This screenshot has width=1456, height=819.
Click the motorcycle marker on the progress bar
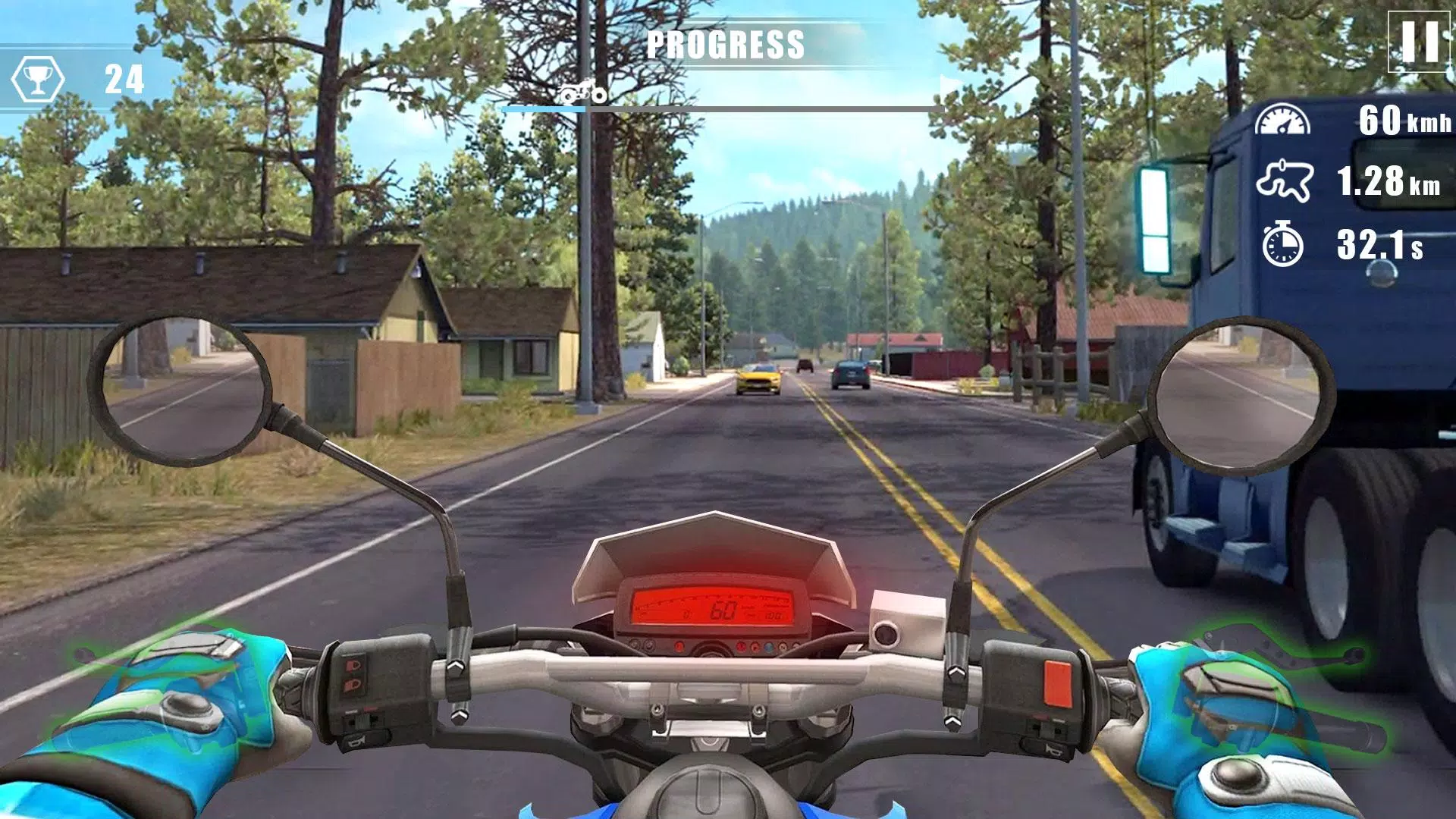581,93
